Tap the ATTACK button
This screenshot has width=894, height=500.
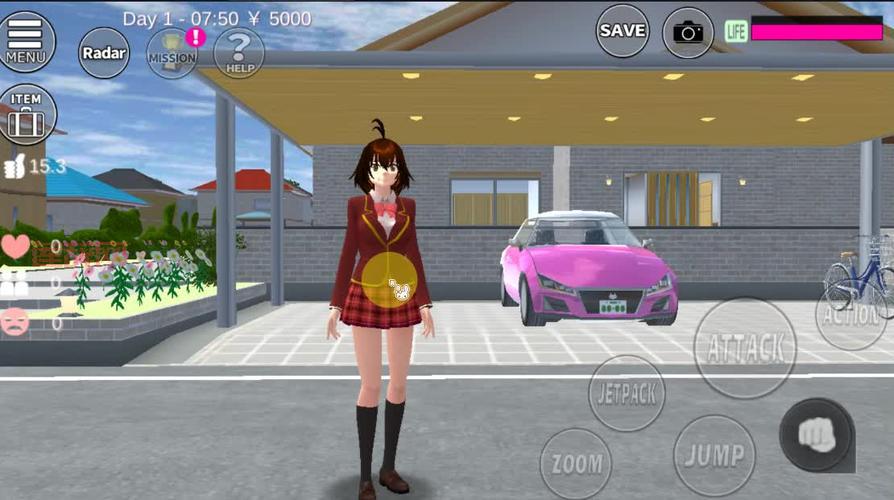click(745, 348)
